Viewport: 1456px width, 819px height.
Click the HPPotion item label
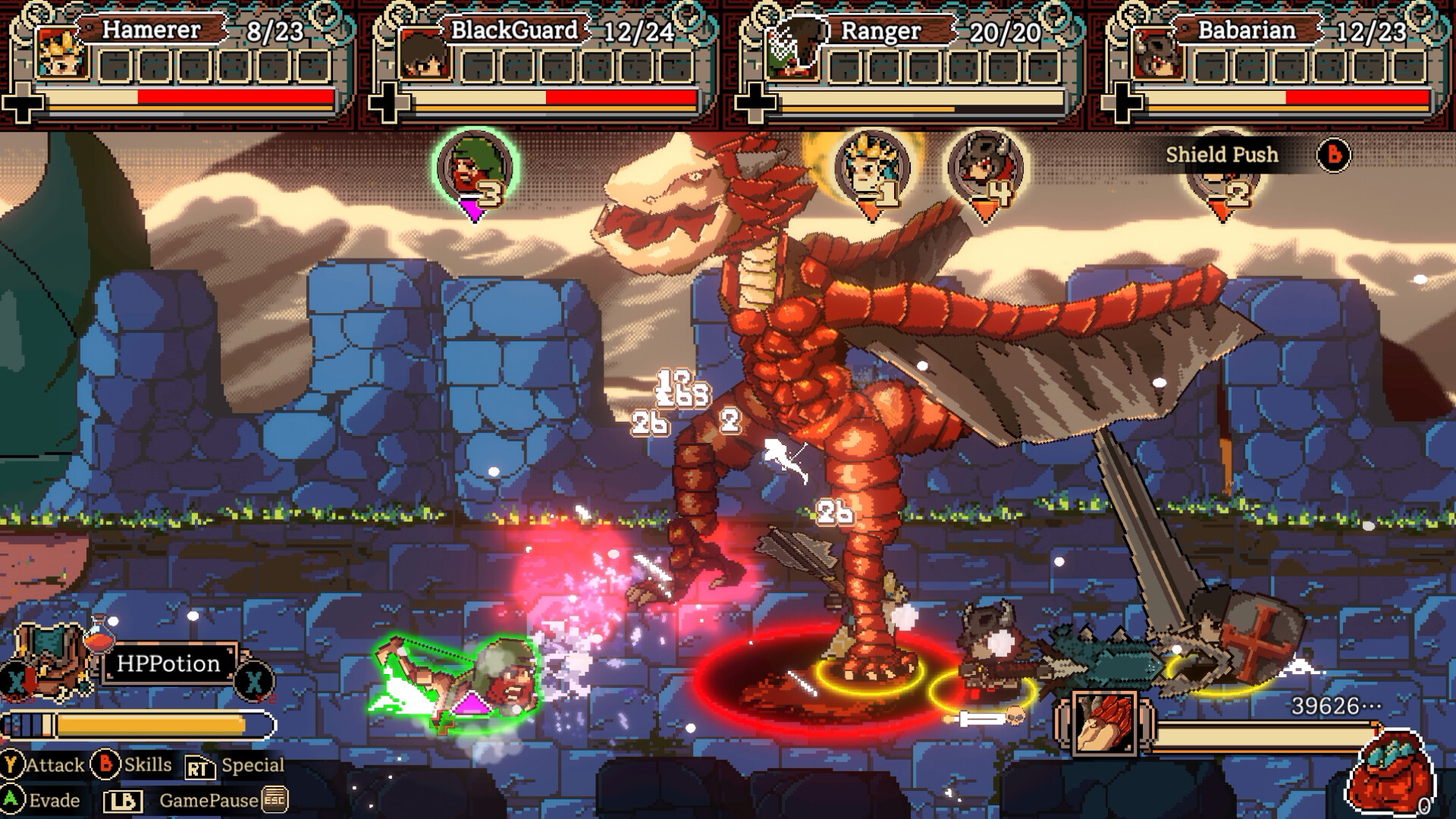coord(168,665)
